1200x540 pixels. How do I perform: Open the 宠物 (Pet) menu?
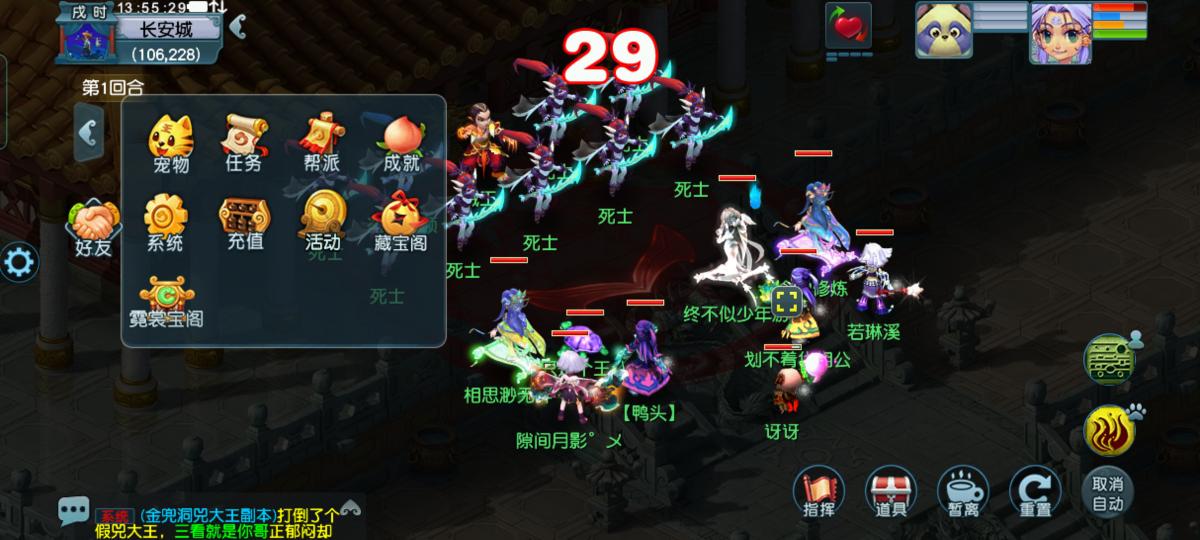[171, 141]
